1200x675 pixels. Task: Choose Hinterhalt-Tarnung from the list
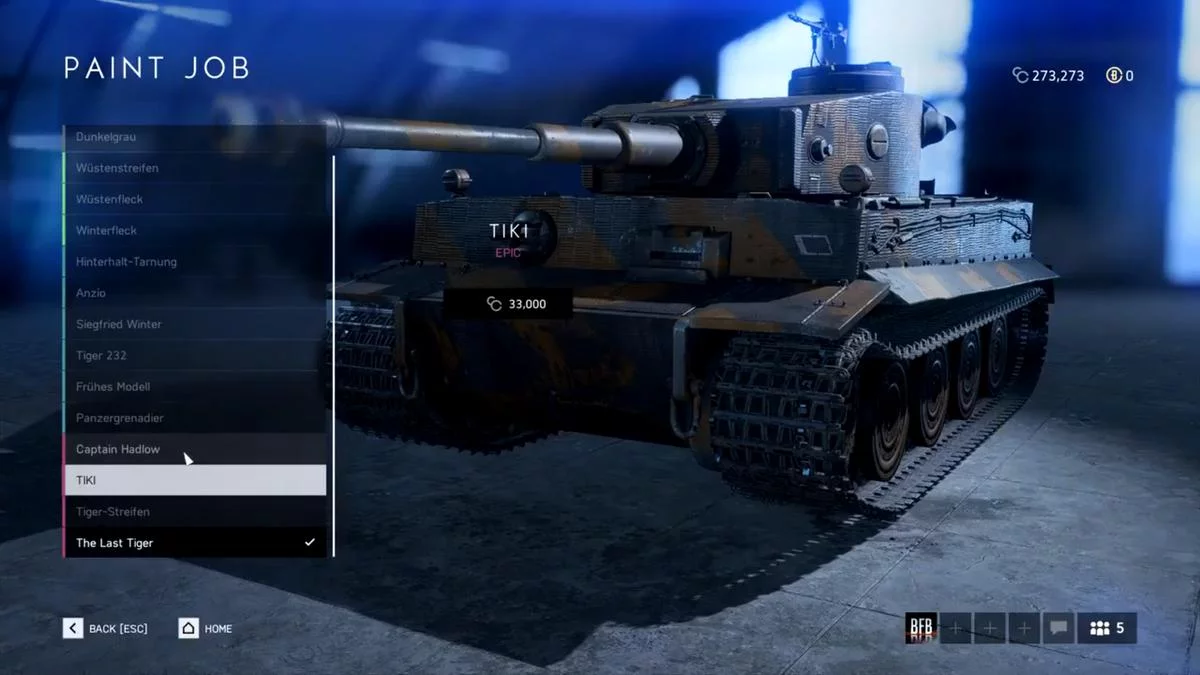[x=195, y=262]
